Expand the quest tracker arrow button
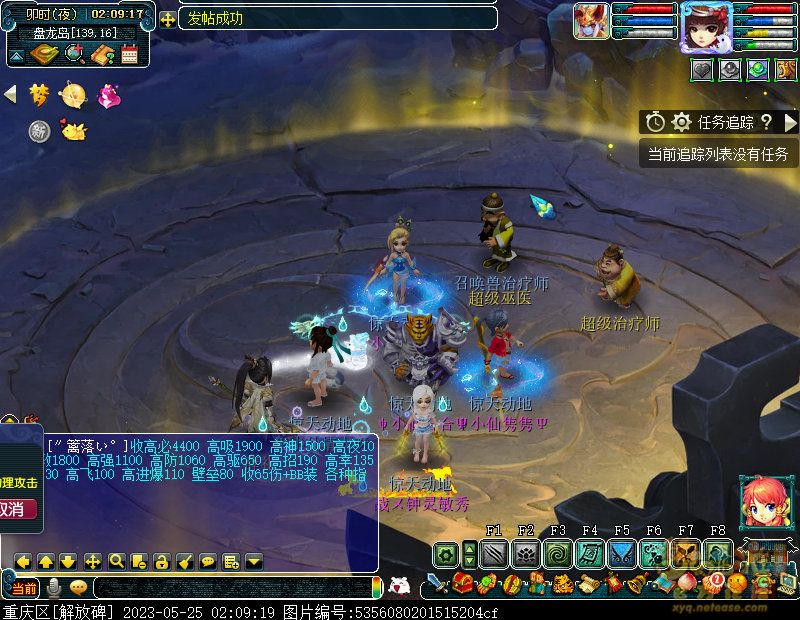Viewport: 800px width, 620px height. [x=790, y=122]
